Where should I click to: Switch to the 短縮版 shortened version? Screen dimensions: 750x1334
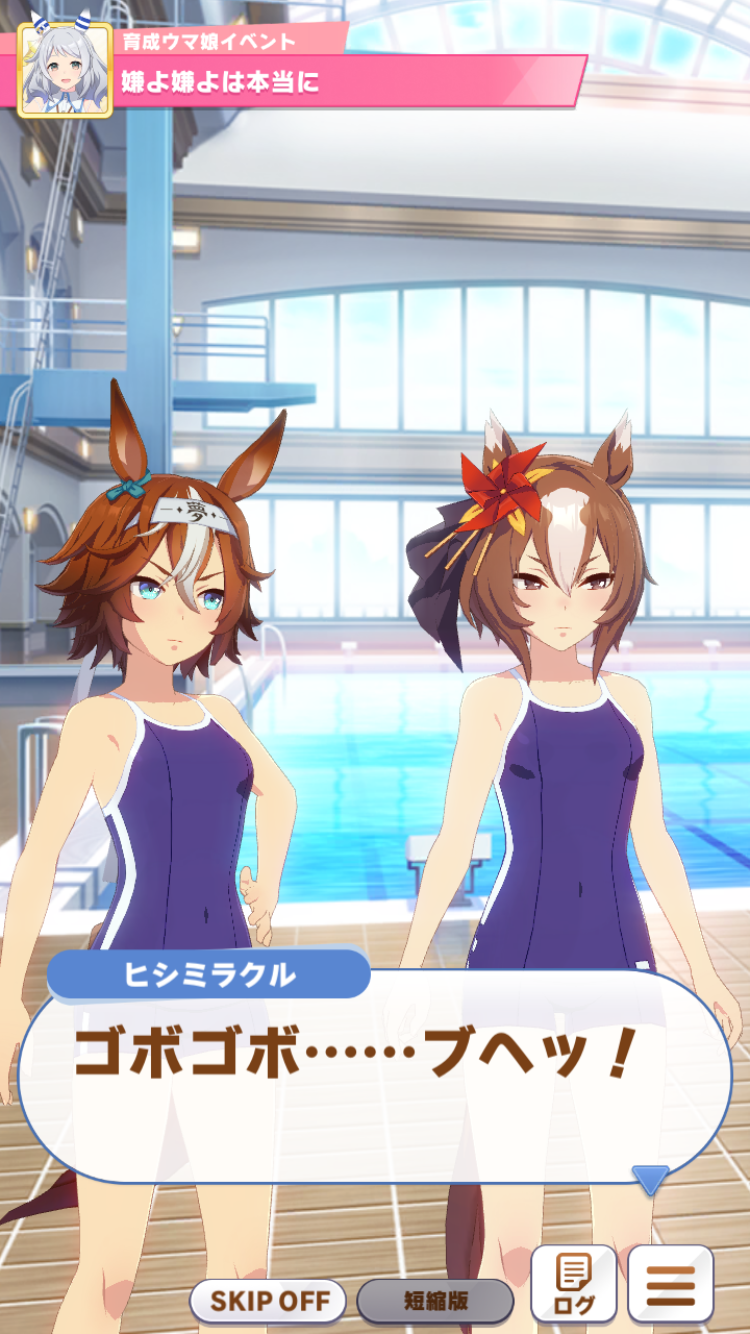coord(435,1301)
